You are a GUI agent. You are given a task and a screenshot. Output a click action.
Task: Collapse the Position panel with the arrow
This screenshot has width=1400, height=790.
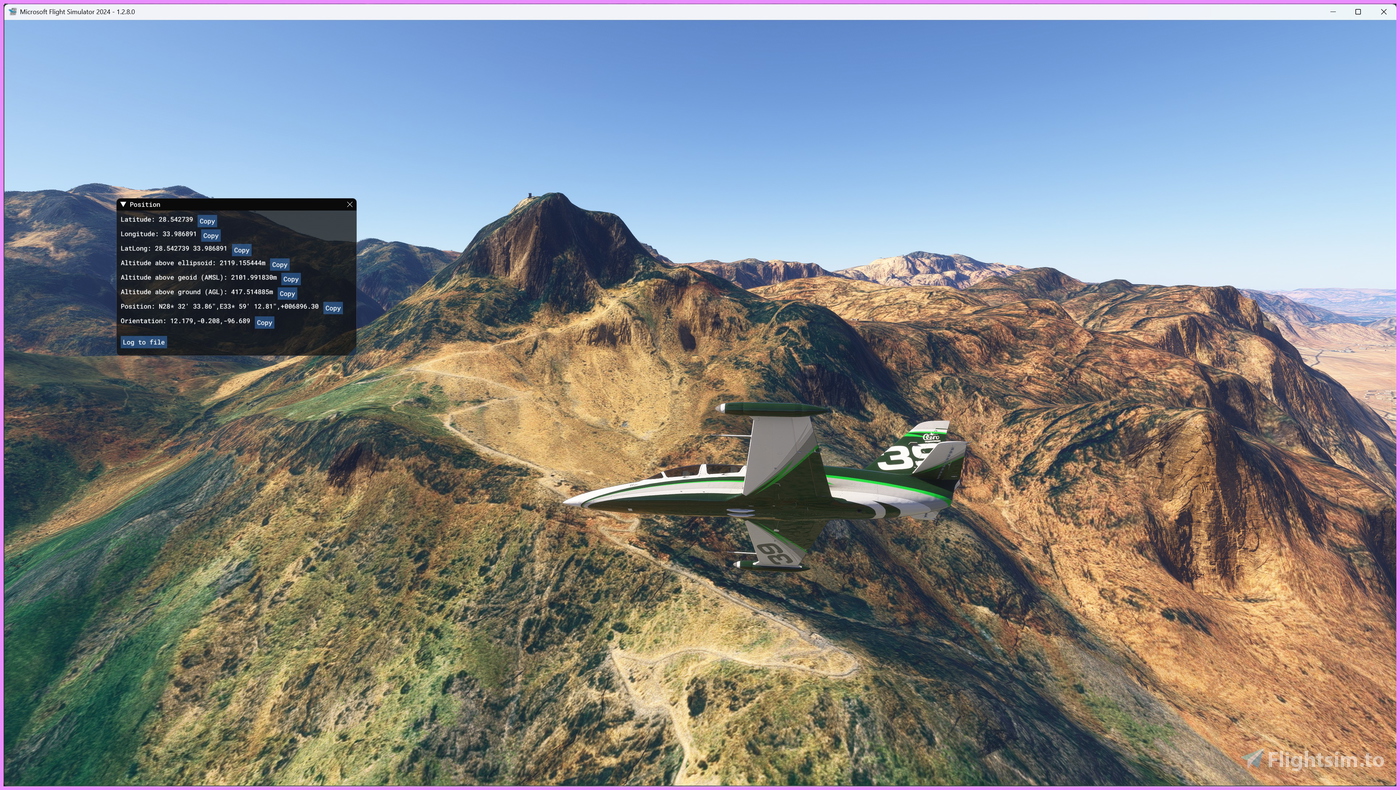123,204
